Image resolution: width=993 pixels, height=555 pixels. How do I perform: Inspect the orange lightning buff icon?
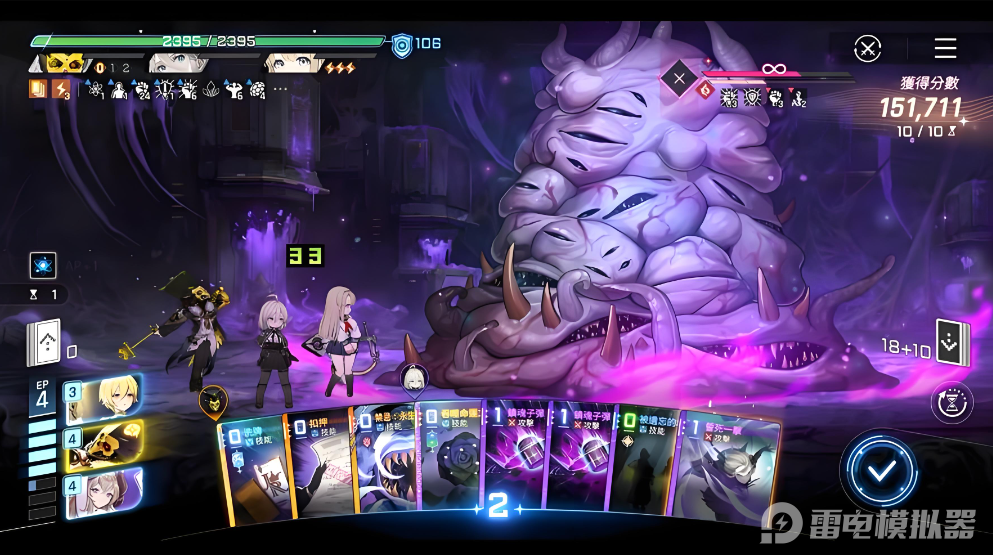pos(61,90)
